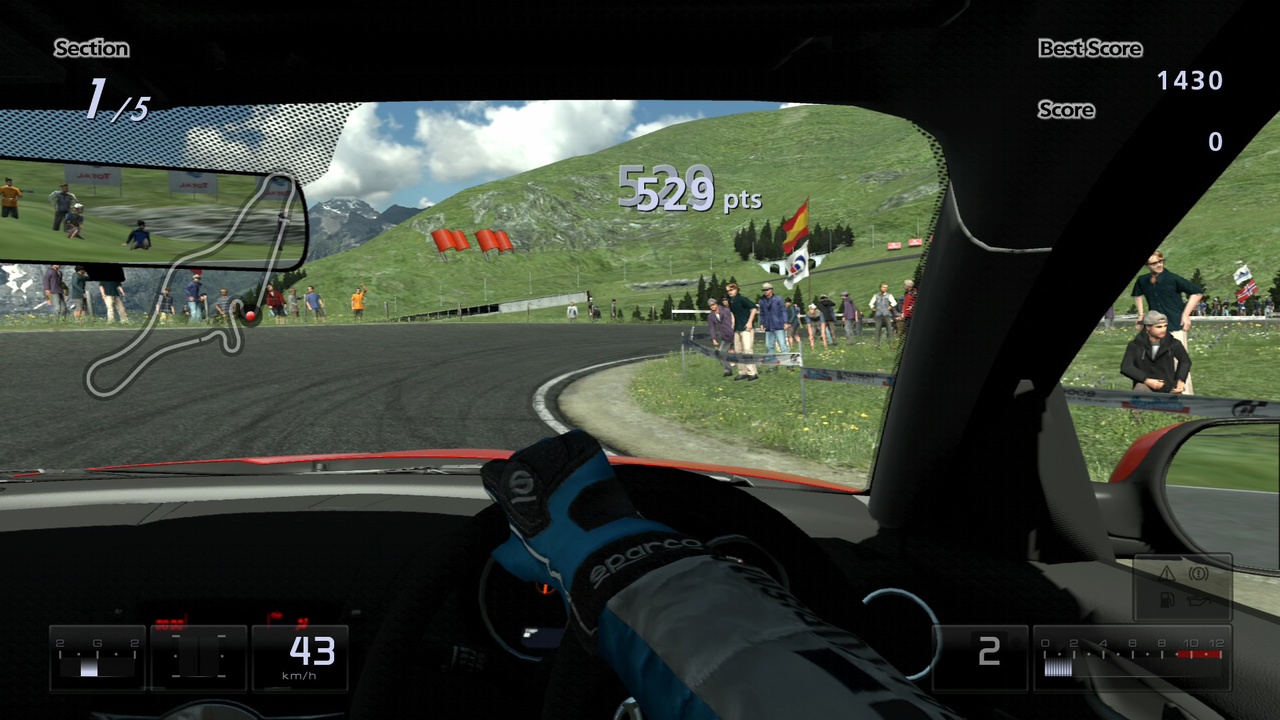Screen dimensions: 1280x720
Task: Click the Section label at top left
Action: pos(91,48)
